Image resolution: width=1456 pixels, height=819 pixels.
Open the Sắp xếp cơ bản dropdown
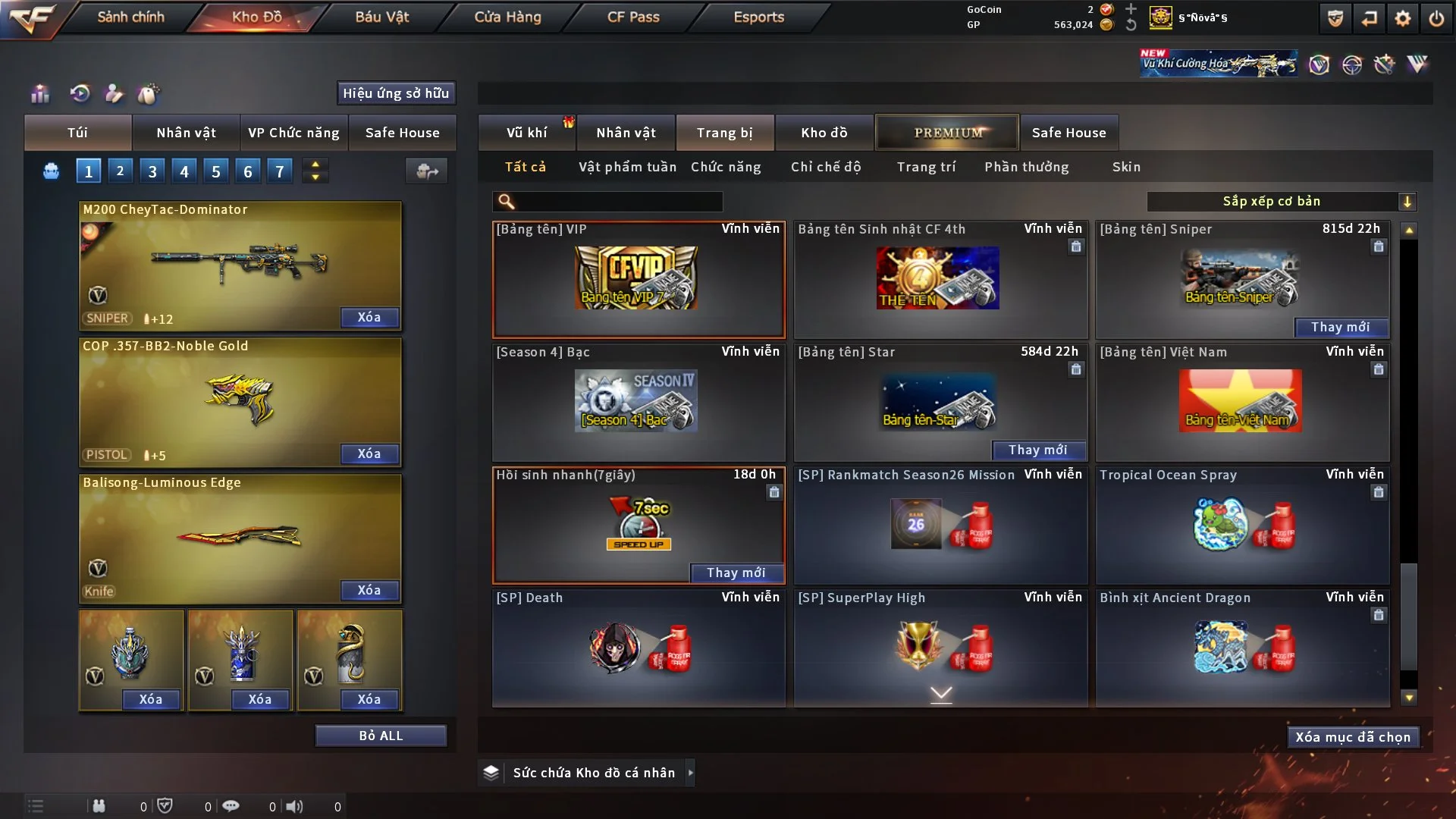tap(1281, 202)
